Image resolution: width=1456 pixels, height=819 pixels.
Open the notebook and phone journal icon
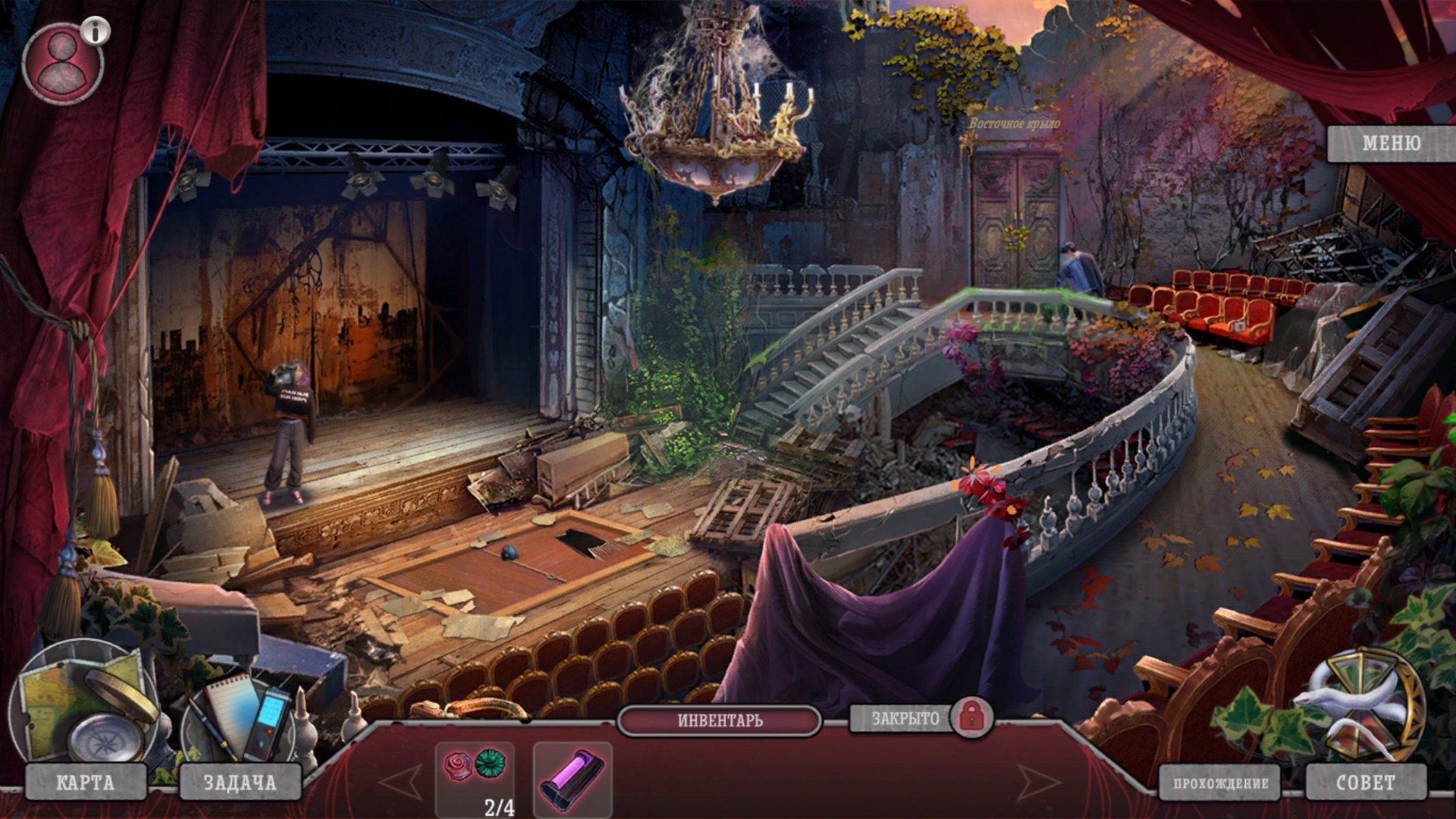[x=243, y=717]
